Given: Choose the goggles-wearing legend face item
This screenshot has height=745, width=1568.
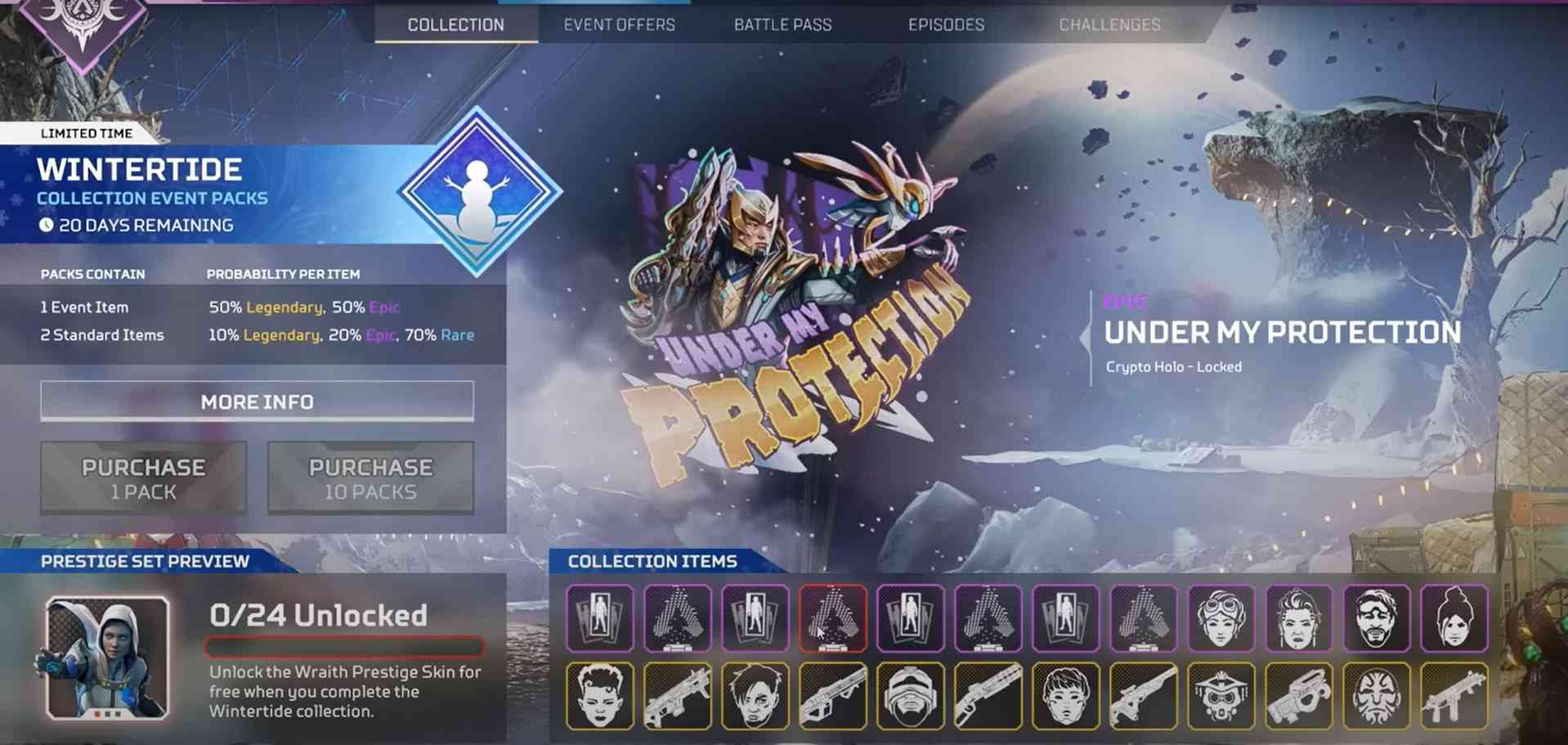Looking at the screenshot, I should [x=1221, y=618].
